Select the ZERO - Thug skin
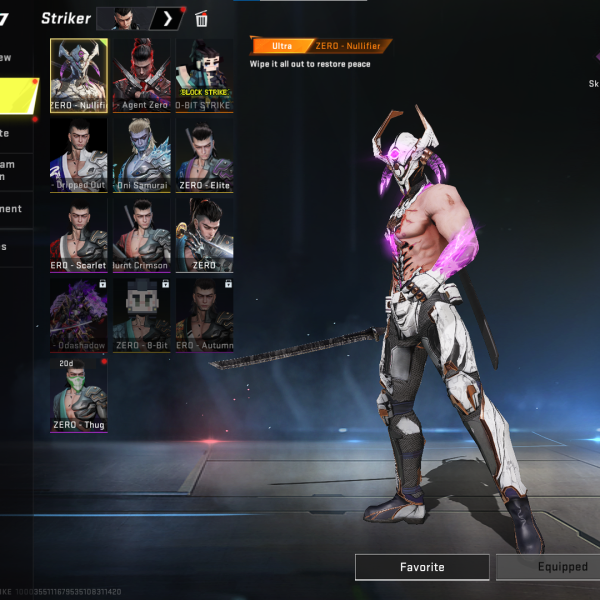The width and height of the screenshot is (600, 600). [x=79, y=394]
